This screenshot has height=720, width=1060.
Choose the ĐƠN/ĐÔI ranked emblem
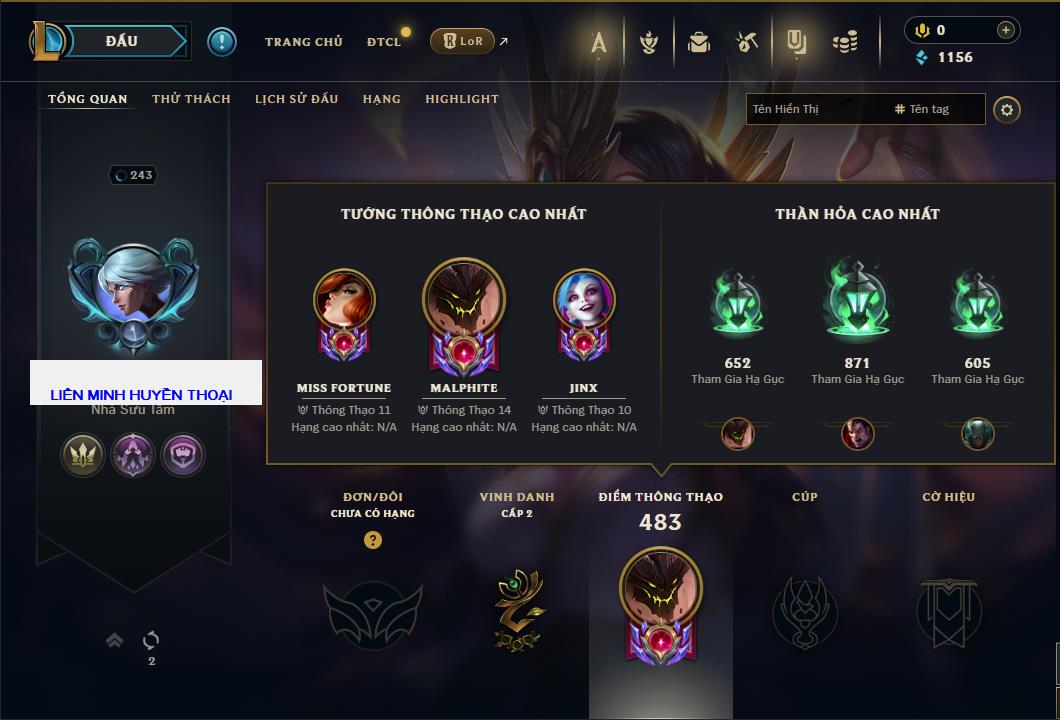click(372, 612)
